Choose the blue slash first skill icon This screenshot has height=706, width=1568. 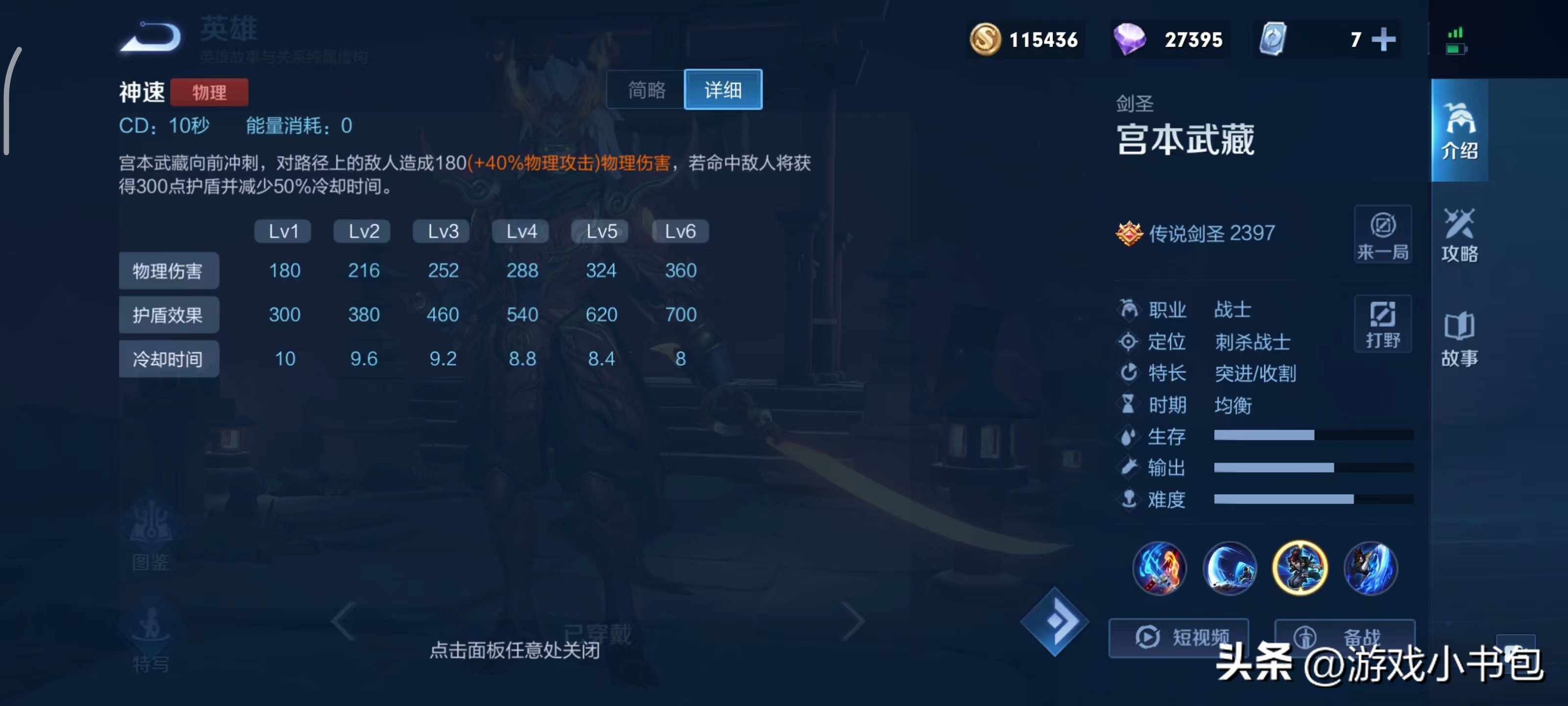[x=1229, y=568]
